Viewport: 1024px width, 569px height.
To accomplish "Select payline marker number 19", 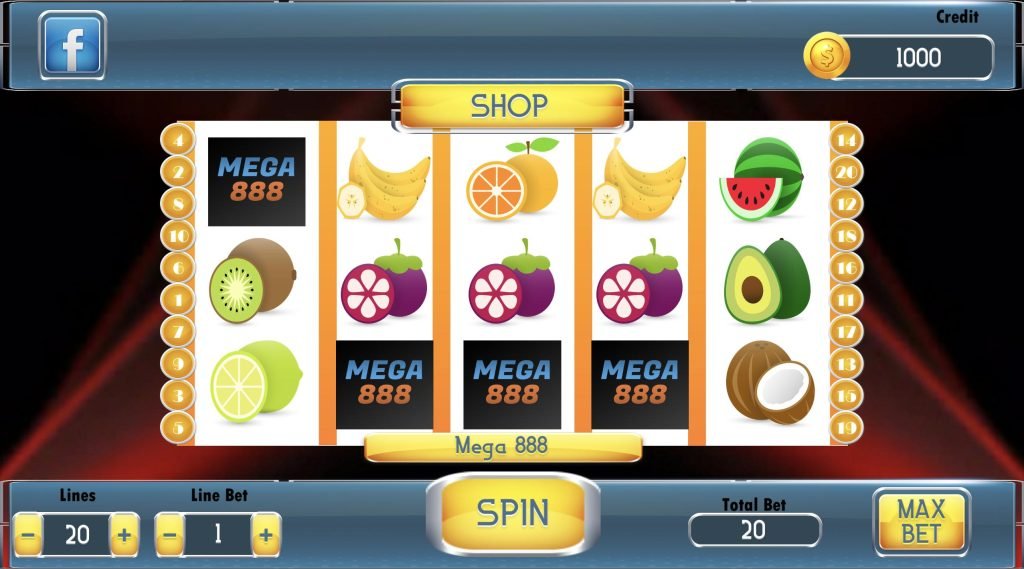I will (x=846, y=428).
